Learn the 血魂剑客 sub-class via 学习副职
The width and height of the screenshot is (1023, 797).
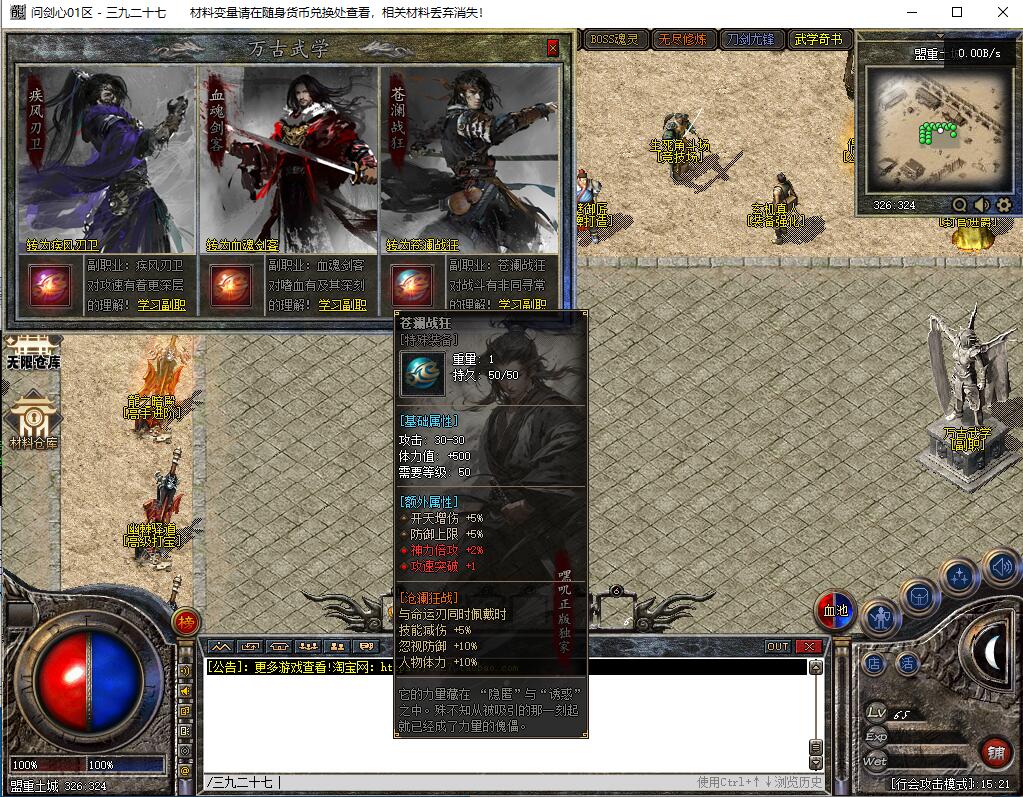tap(342, 305)
